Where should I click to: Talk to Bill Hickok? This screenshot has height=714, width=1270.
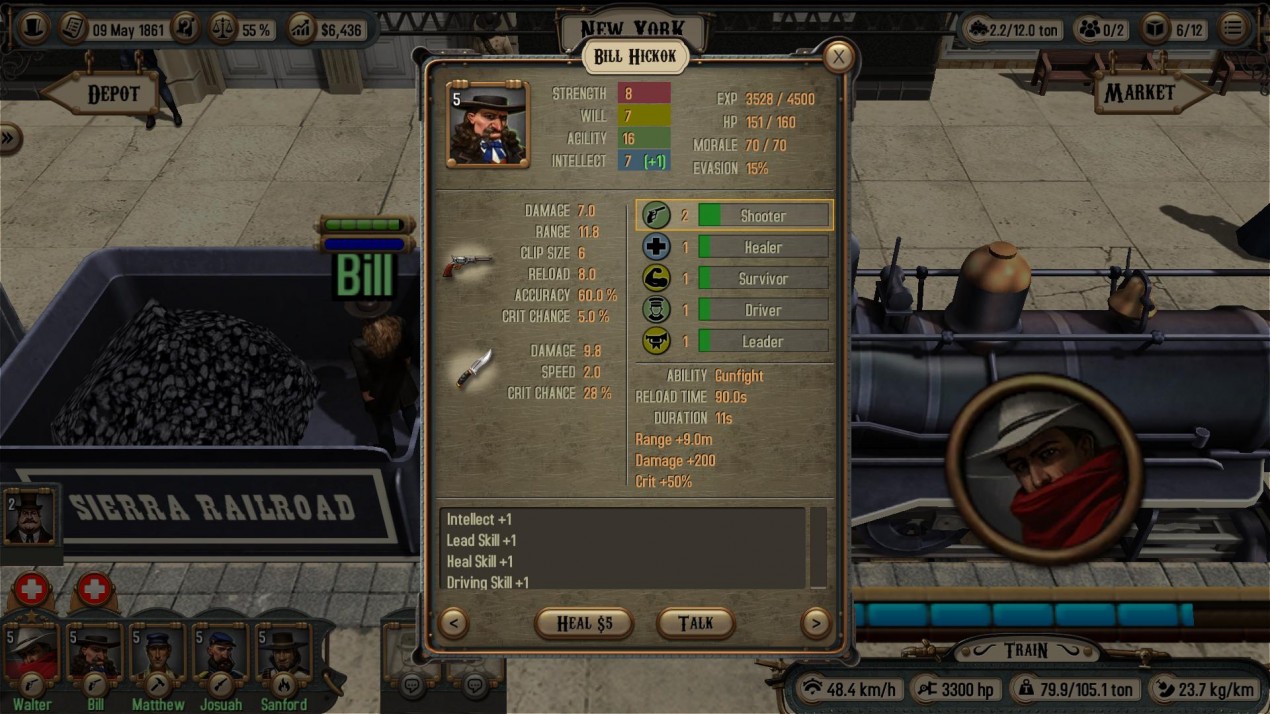tap(695, 623)
